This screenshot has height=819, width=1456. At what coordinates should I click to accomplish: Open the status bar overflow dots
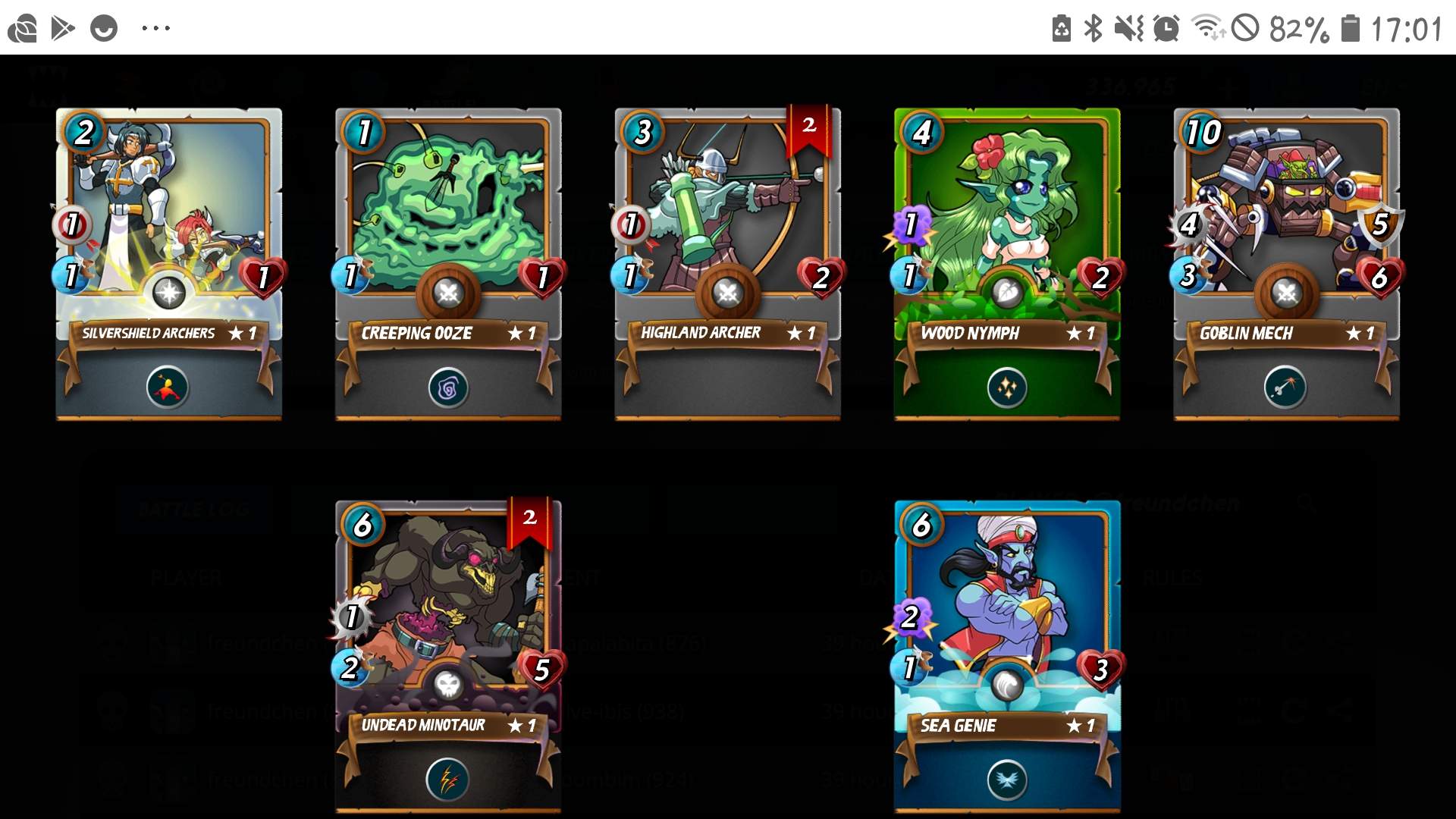156,29
